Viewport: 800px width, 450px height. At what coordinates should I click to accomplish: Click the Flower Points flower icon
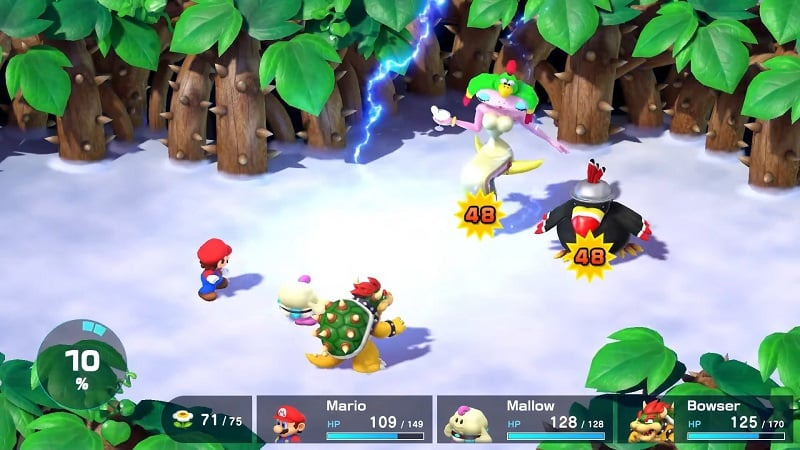(183, 418)
